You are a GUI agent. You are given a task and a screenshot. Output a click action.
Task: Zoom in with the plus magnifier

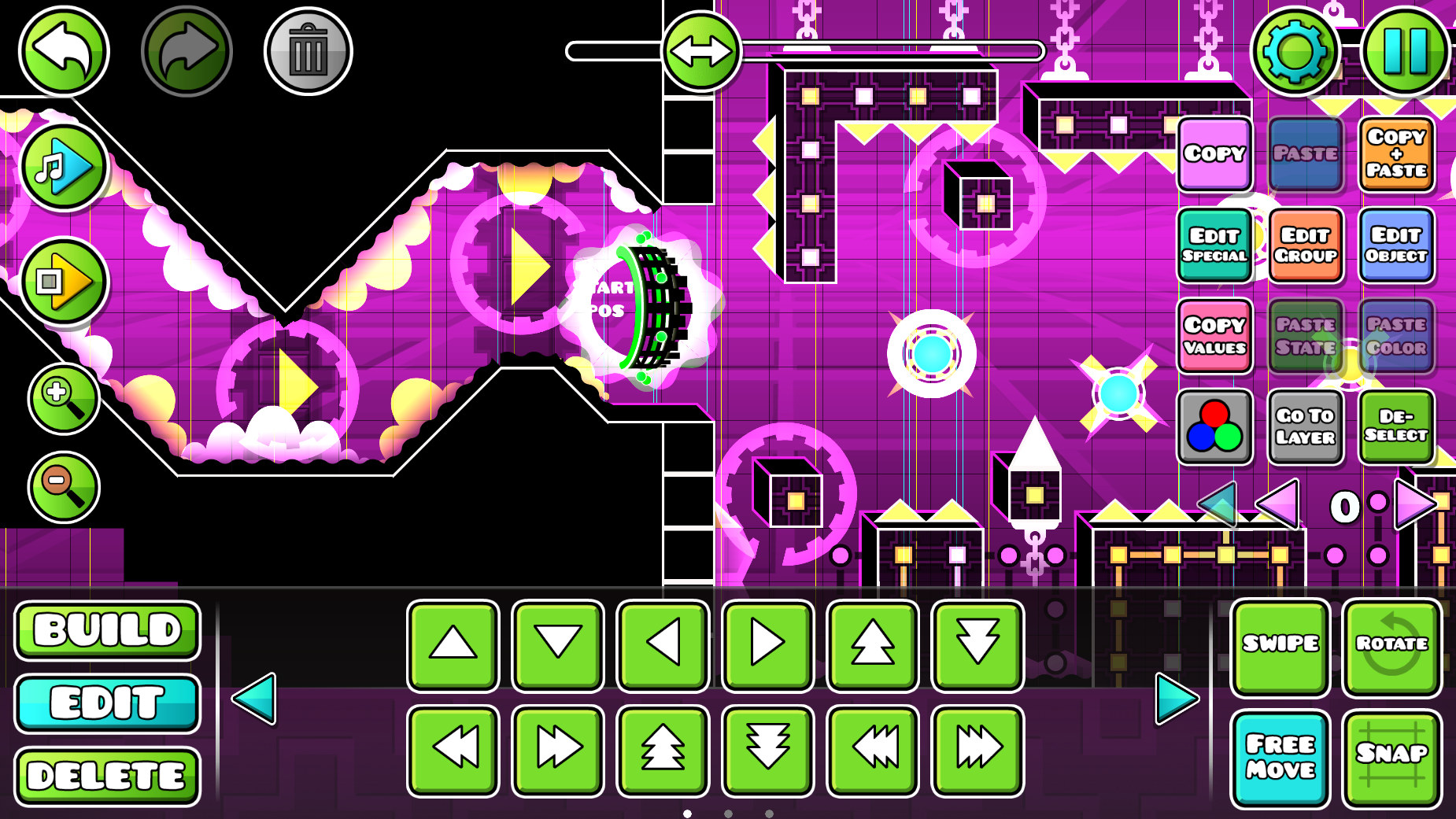(64, 398)
